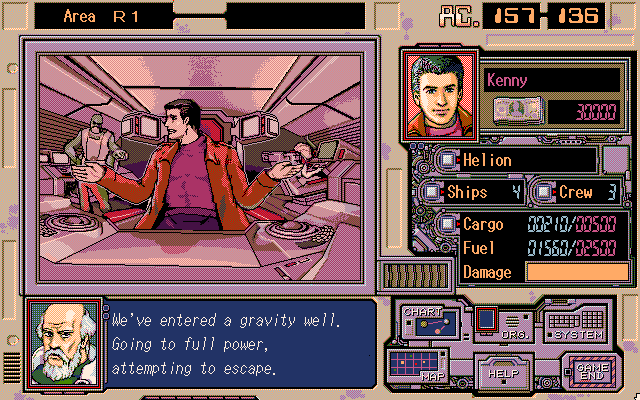Image resolution: width=640 pixels, height=400 pixels.
Task: Click Kenny's portrait
Action: click(443, 94)
